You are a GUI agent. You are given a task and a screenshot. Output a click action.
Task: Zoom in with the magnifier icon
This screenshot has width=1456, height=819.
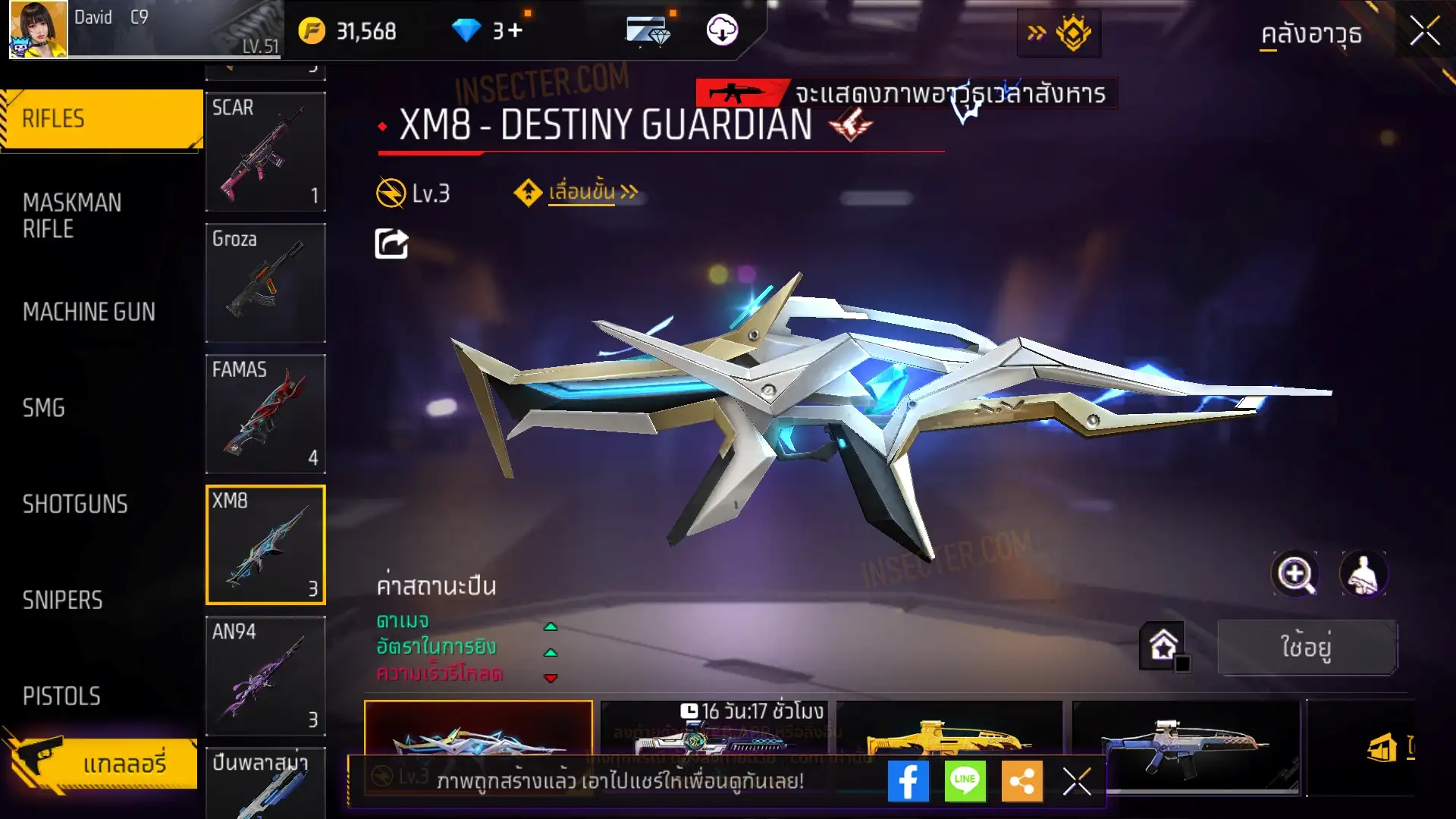pyautogui.click(x=1295, y=574)
